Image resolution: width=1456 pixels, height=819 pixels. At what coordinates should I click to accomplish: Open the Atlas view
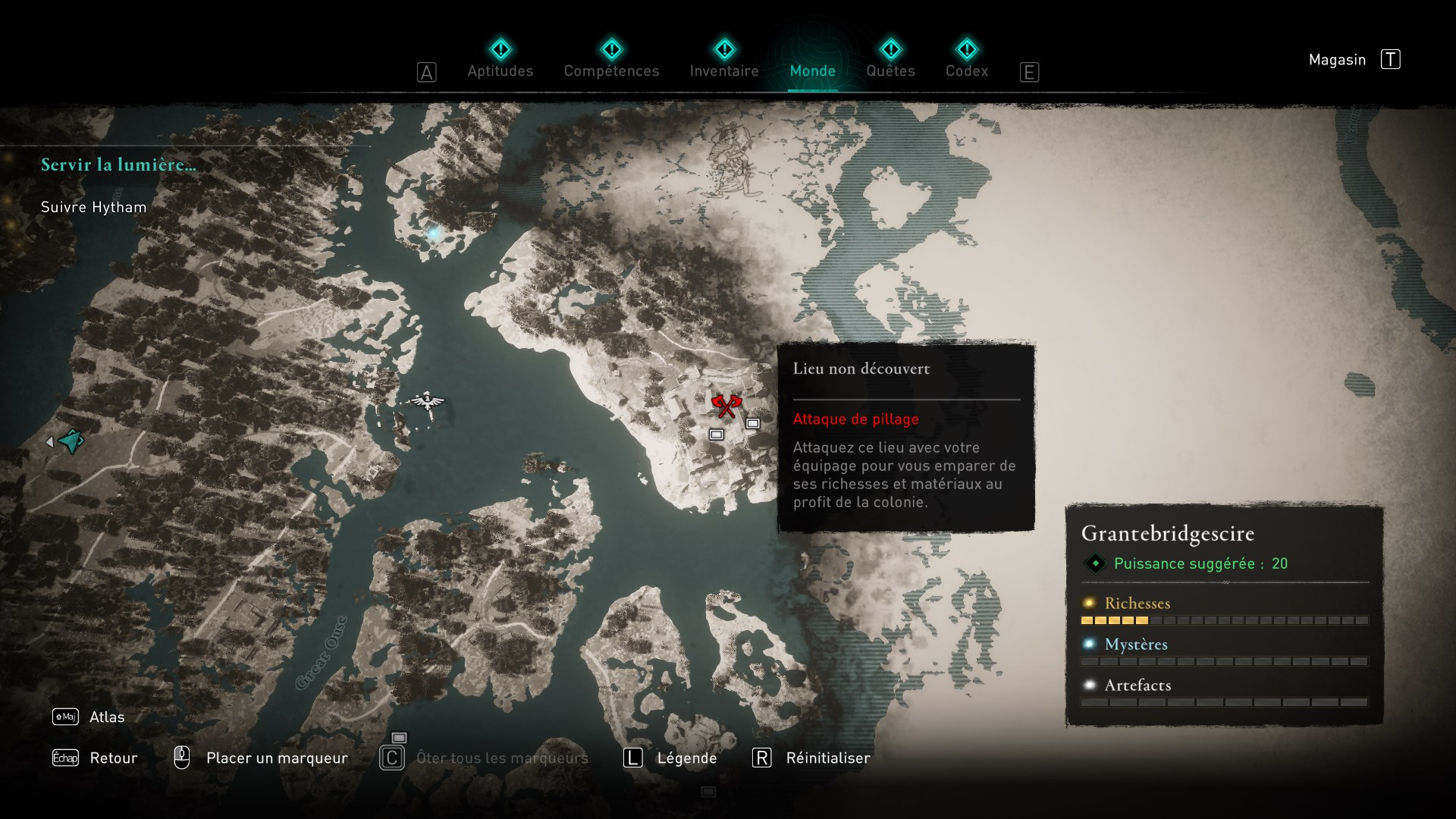pyautogui.click(x=106, y=717)
